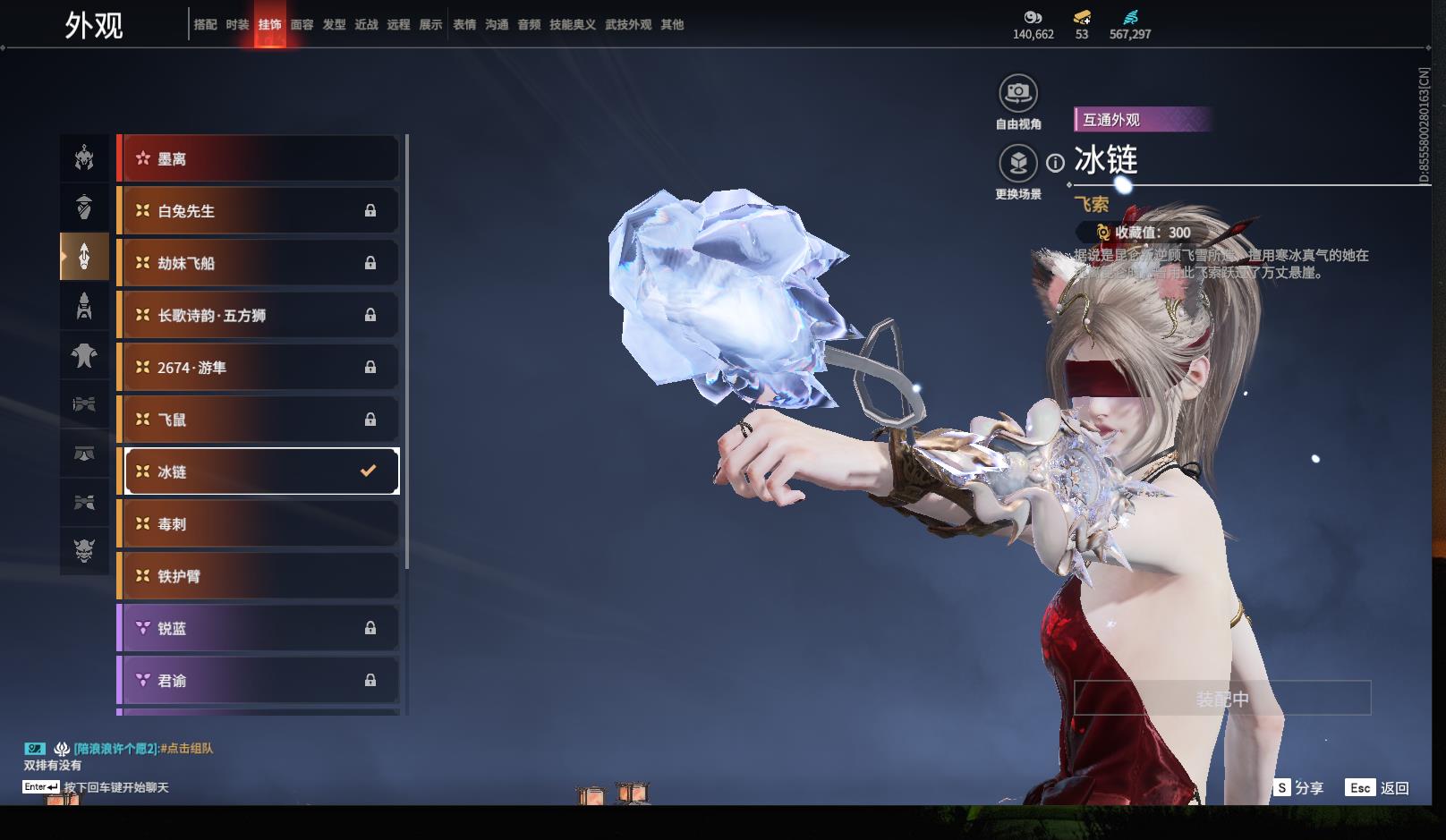1446x840 pixels.
Task: Select the 飞鼠 grappling hook skin
Action: pyautogui.click(x=259, y=420)
